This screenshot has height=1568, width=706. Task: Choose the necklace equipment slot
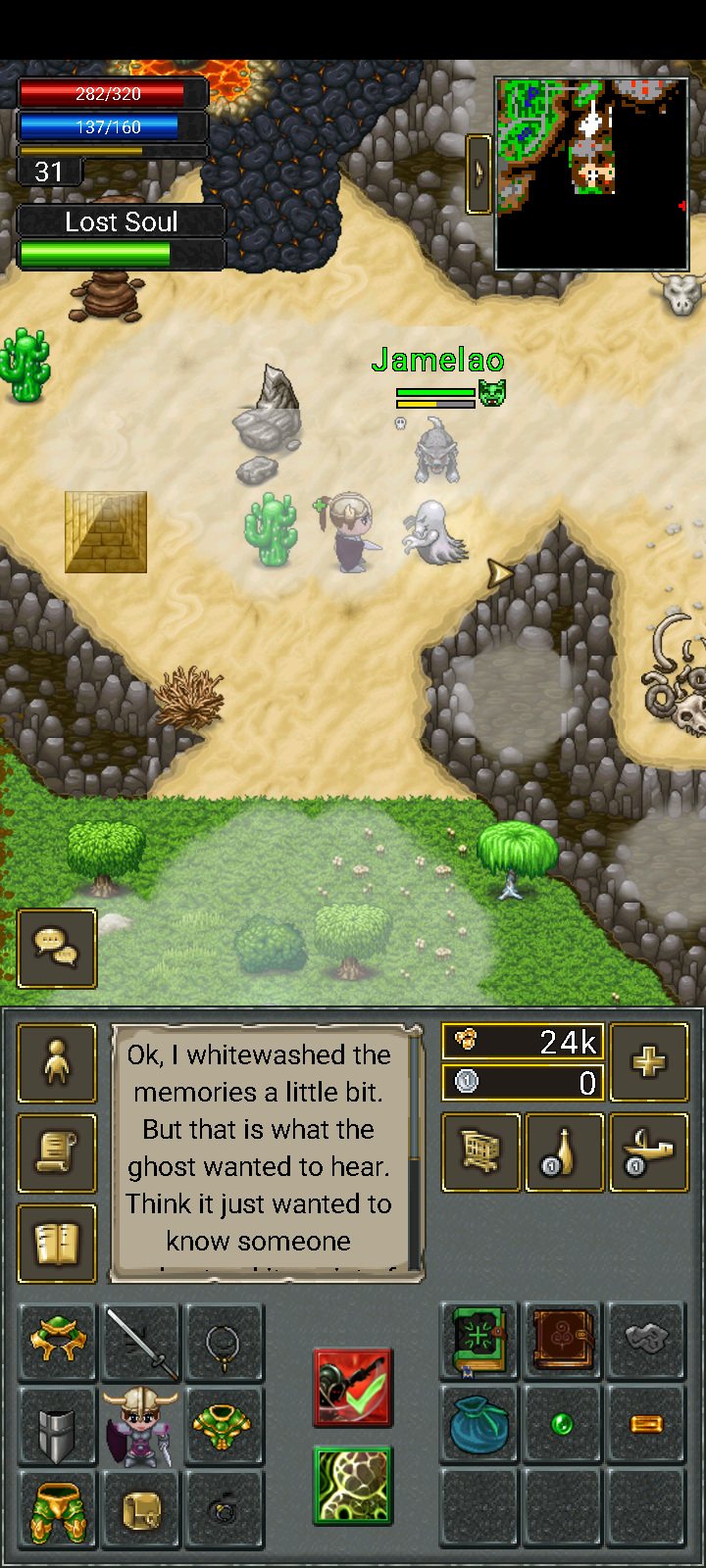(x=225, y=1343)
